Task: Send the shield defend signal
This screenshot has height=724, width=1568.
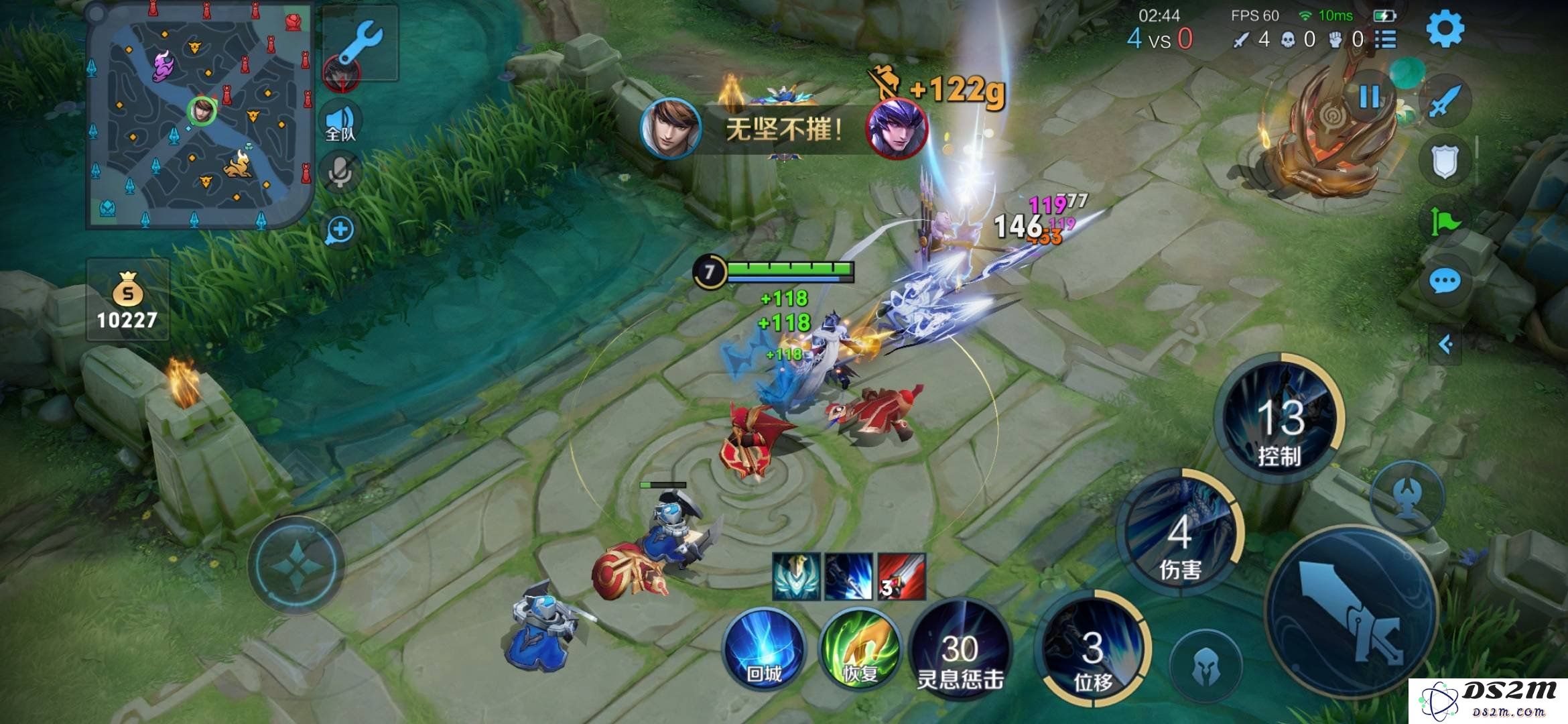Action: (1445, 161)
